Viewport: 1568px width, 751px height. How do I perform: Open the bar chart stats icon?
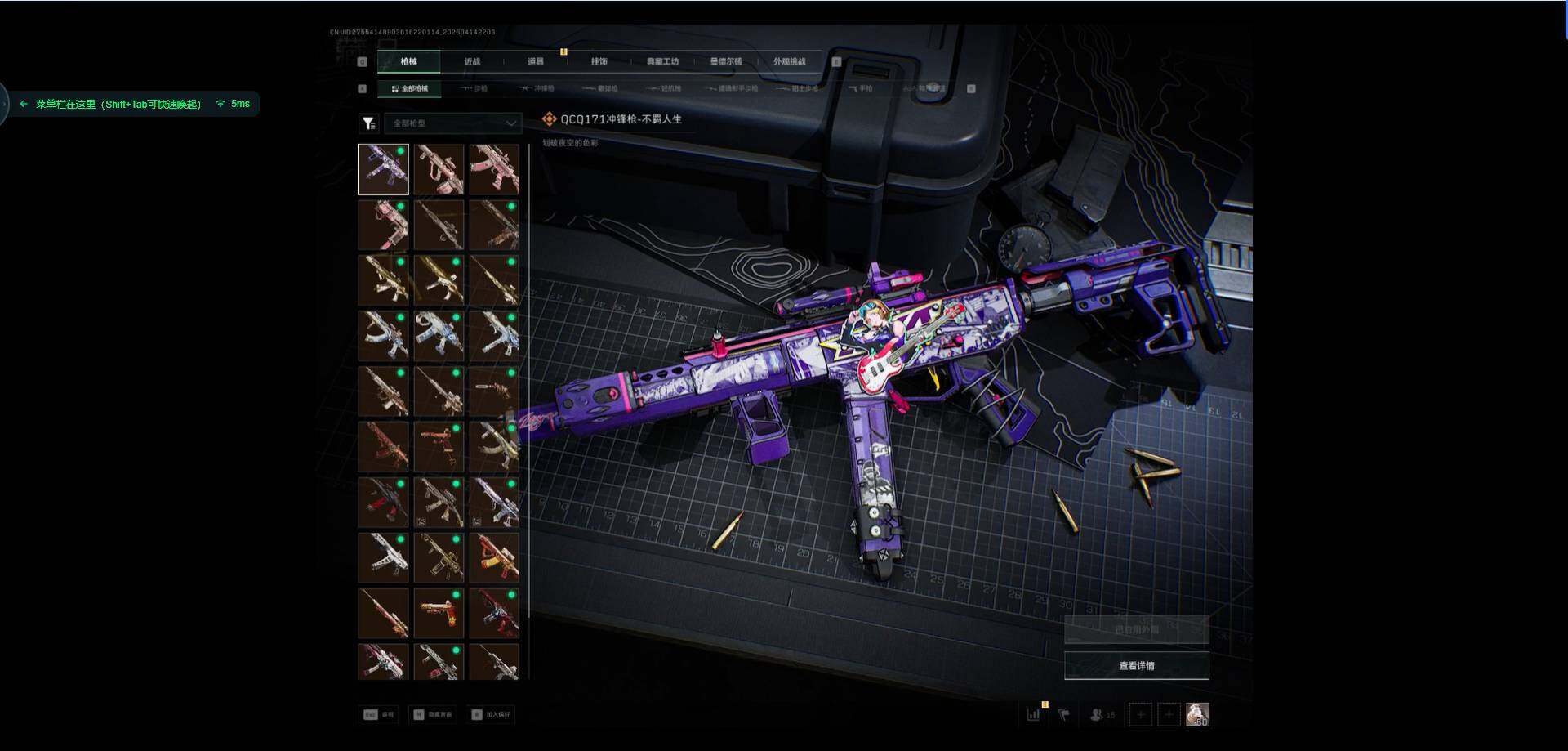pos(1033,715)
